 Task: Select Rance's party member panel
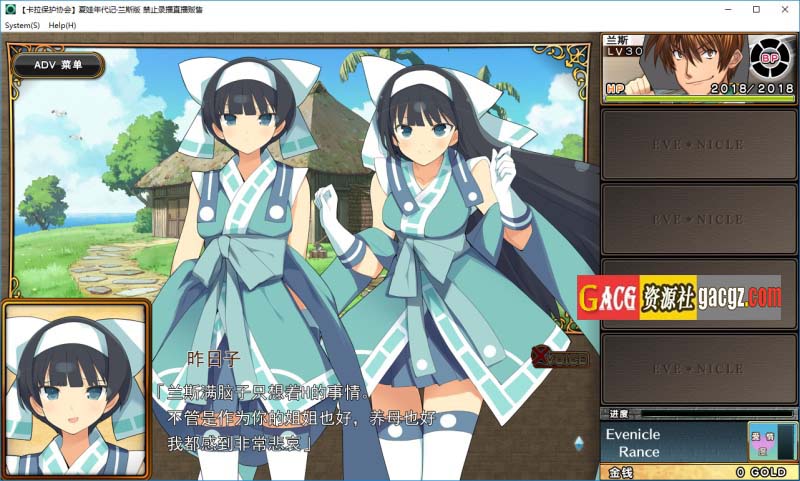pyautogui.click(x=698, y=68)
